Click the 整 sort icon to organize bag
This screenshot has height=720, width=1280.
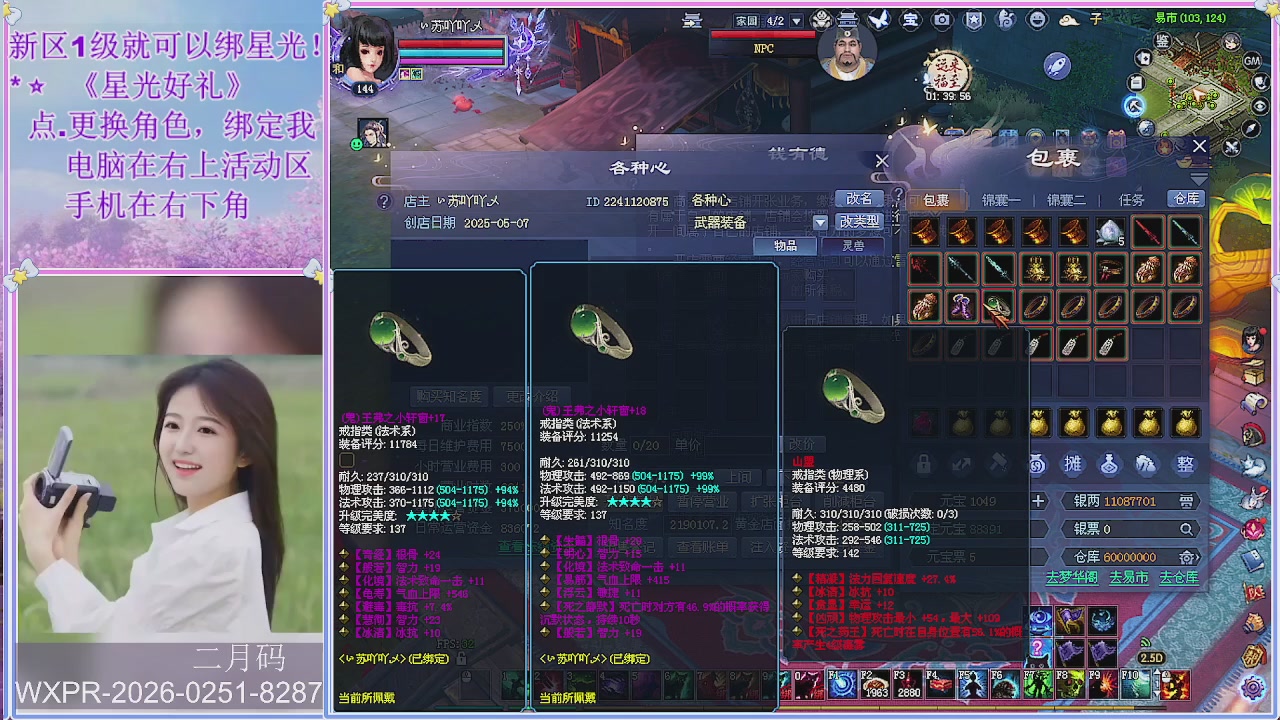1182,464
